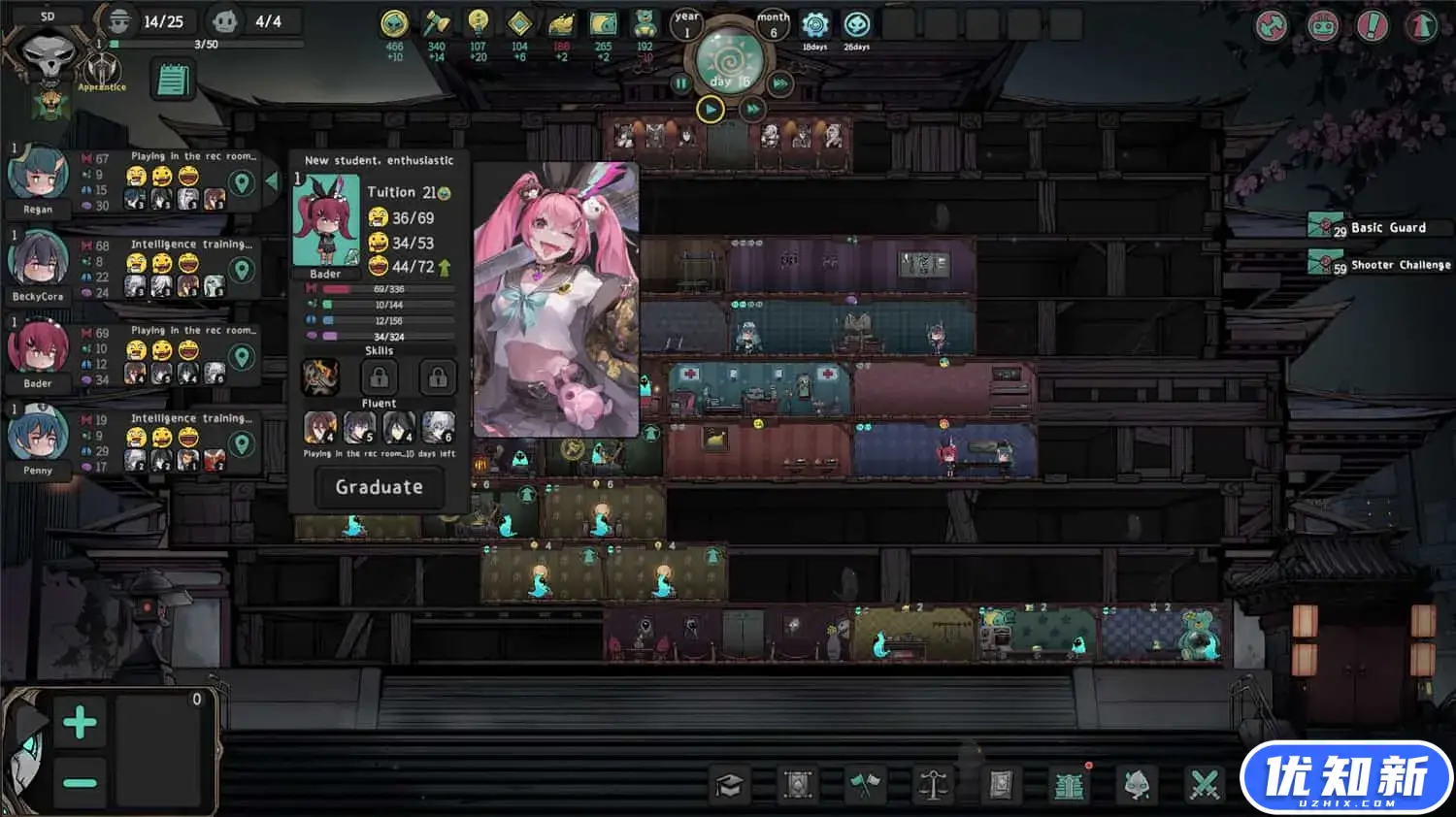
Task: Click the plus button
Action: tap(80, 723)
